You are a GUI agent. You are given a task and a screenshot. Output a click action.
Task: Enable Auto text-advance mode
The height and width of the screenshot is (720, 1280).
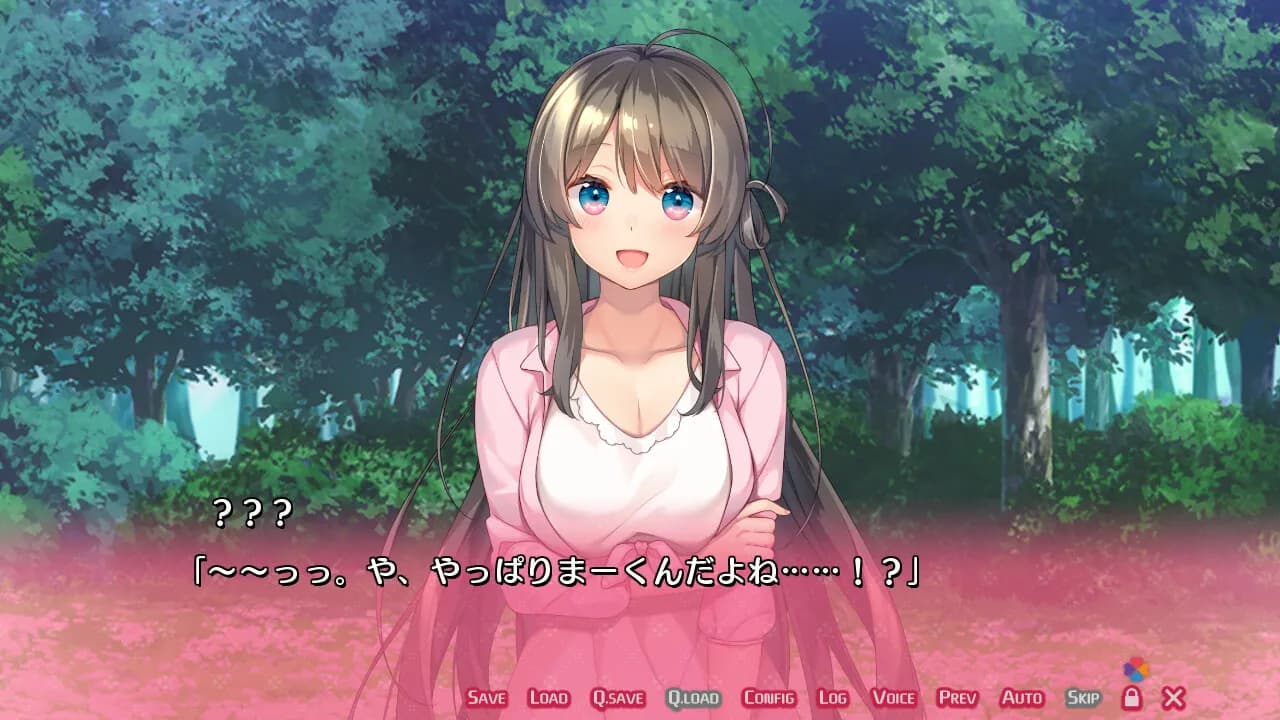pos(1022,700)
